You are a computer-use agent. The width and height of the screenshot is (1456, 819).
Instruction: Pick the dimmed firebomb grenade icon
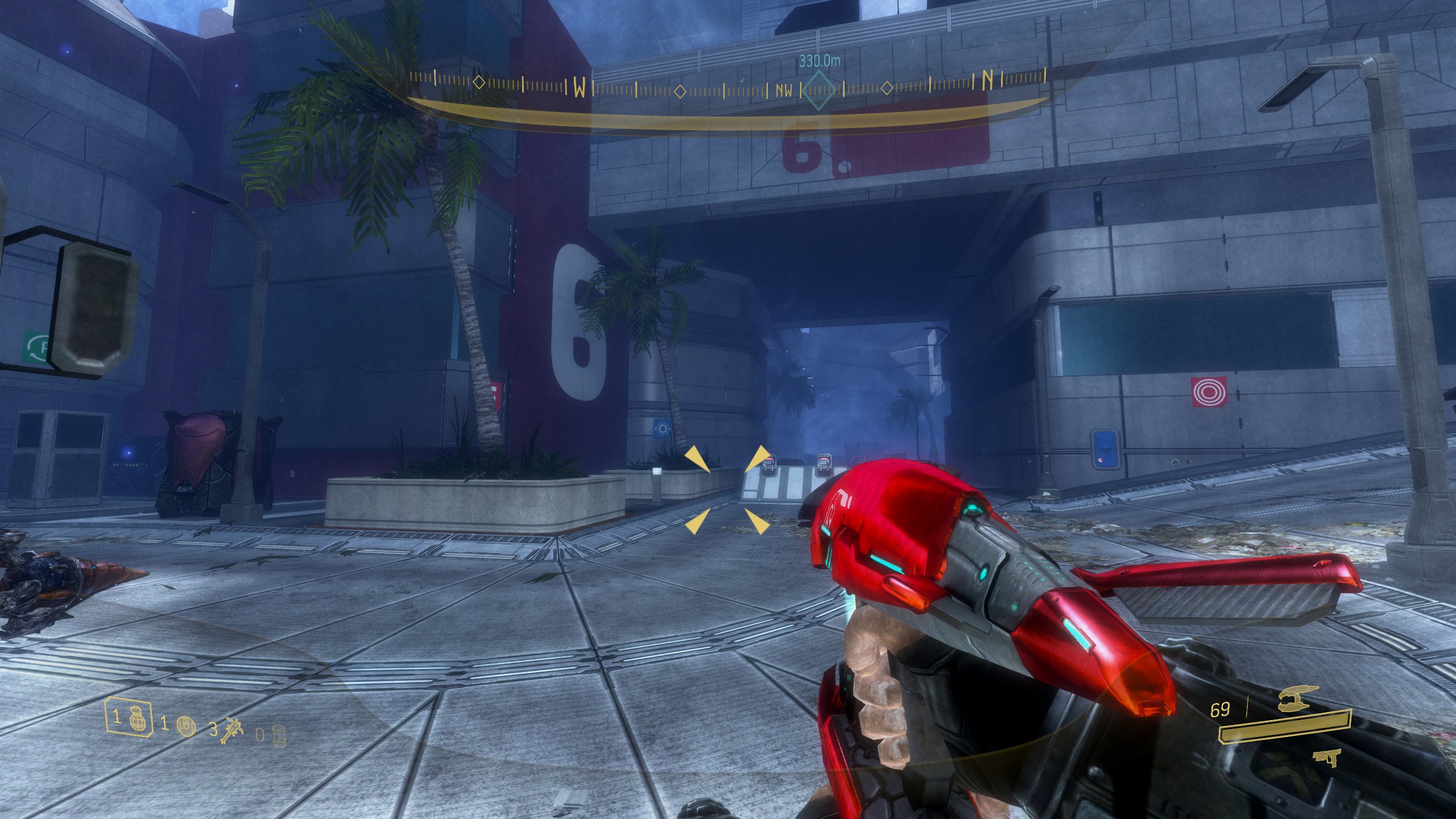[278, 734]
